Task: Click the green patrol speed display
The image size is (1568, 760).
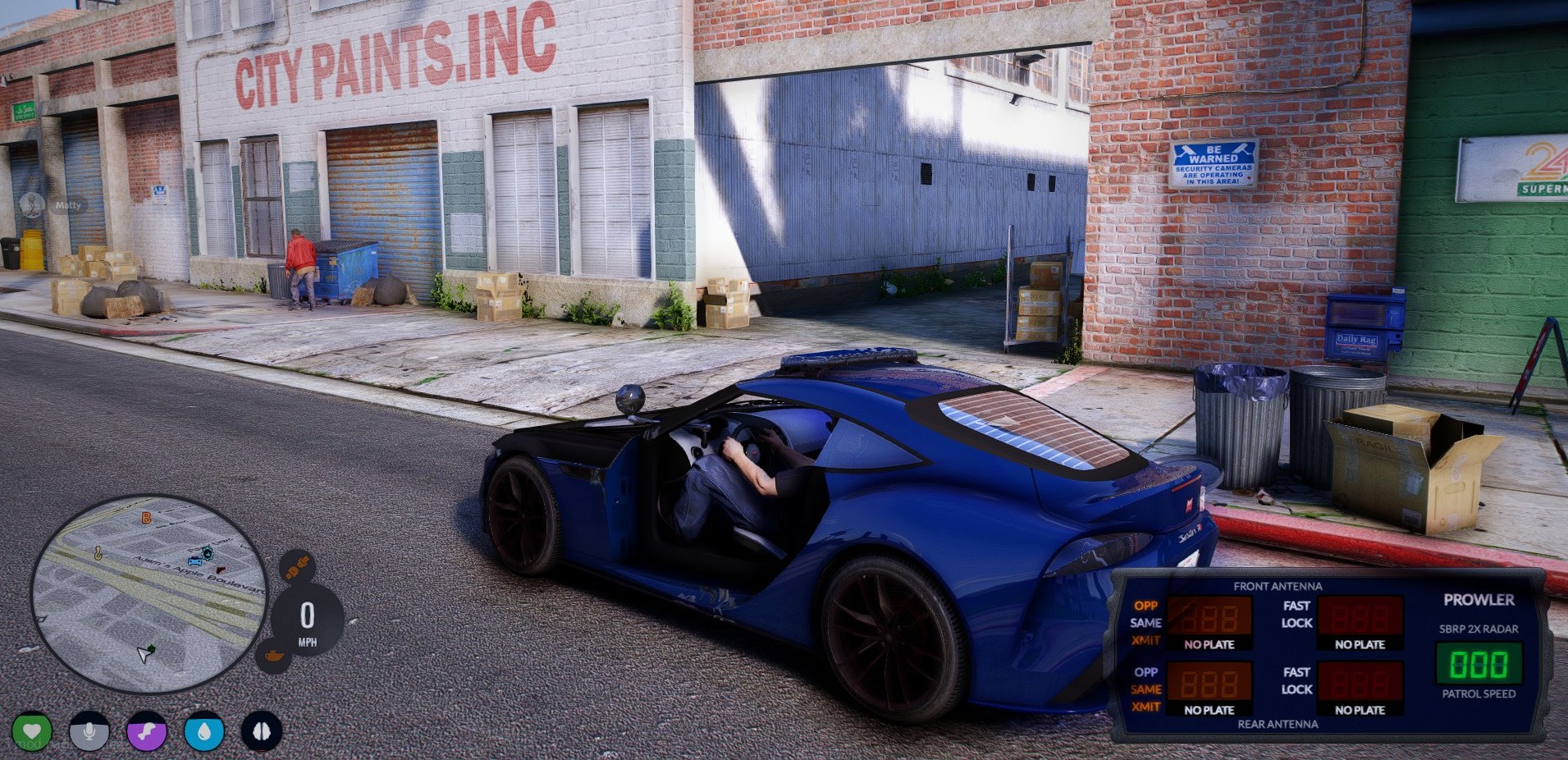Action: coord(1479,664)
